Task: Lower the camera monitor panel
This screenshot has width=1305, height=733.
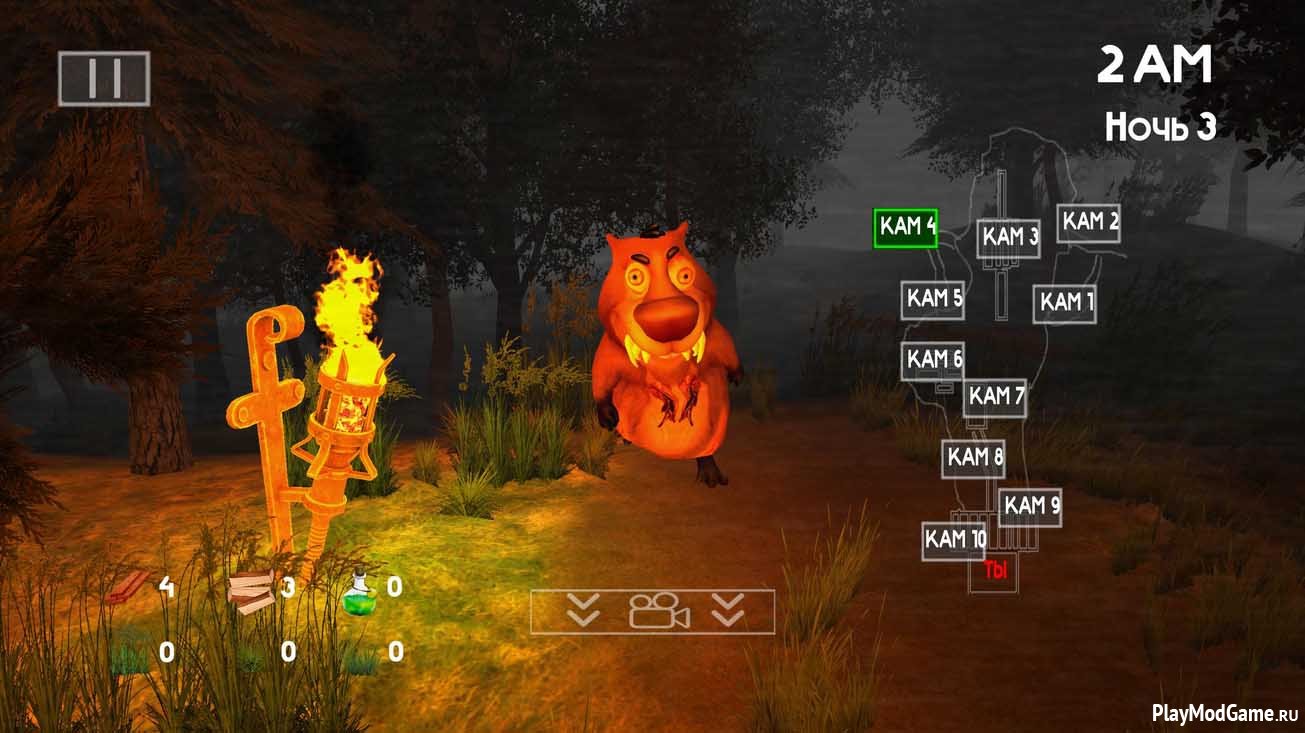Action: [x=652, y=611]
